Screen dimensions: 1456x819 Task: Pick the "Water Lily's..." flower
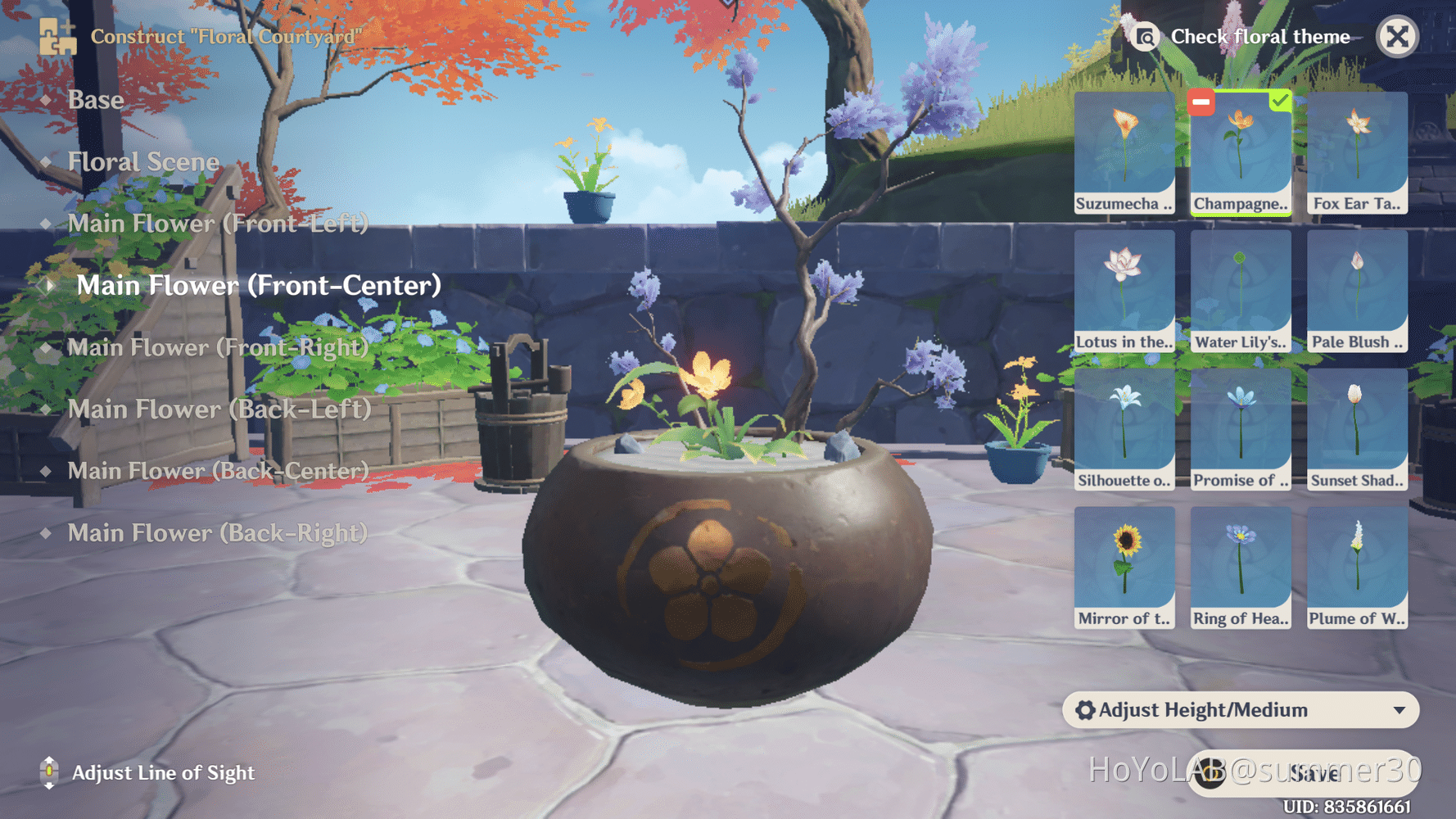(1241, 287)
